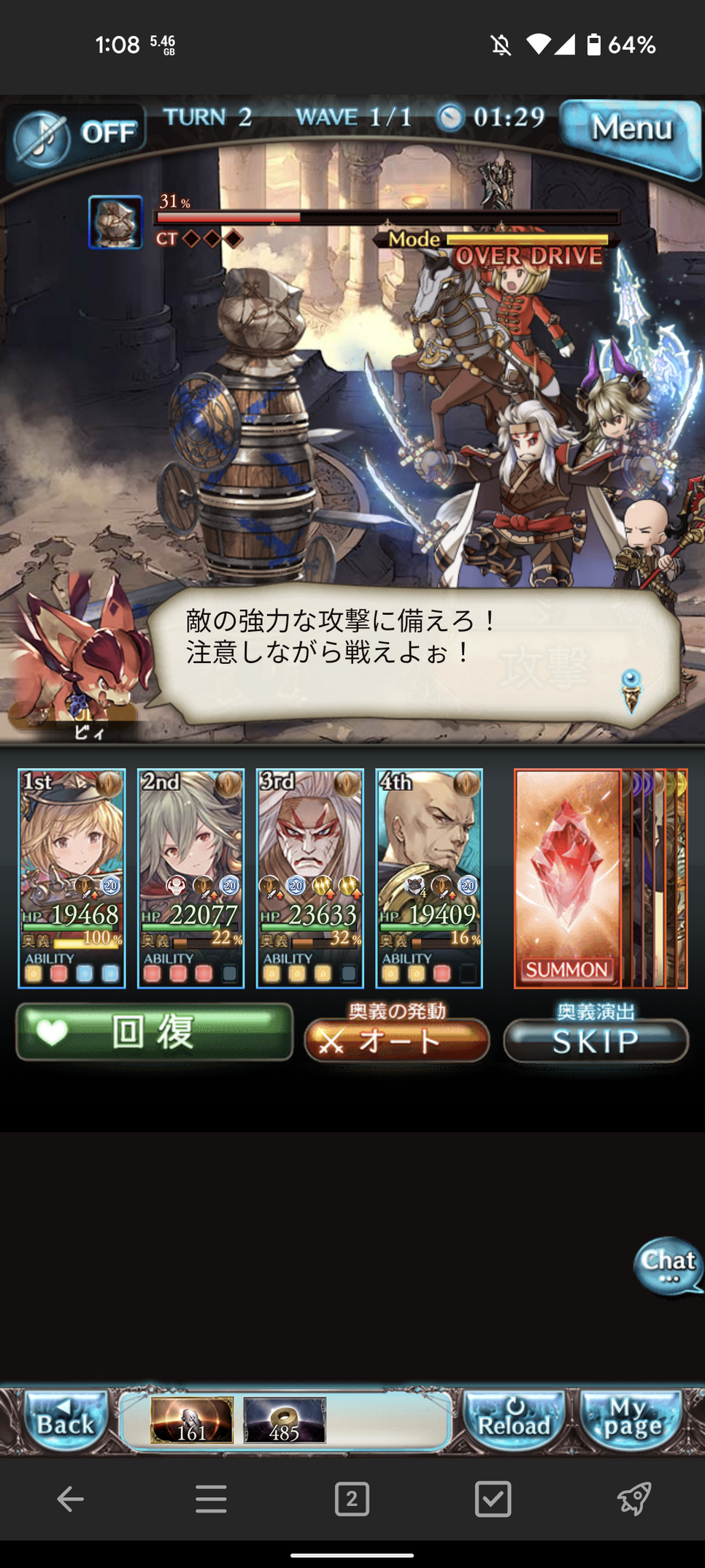The width and height of the screenshot is (705, 1568).
Task: Toggle the 奥義 オート charge attack button
Action: 397,1039
